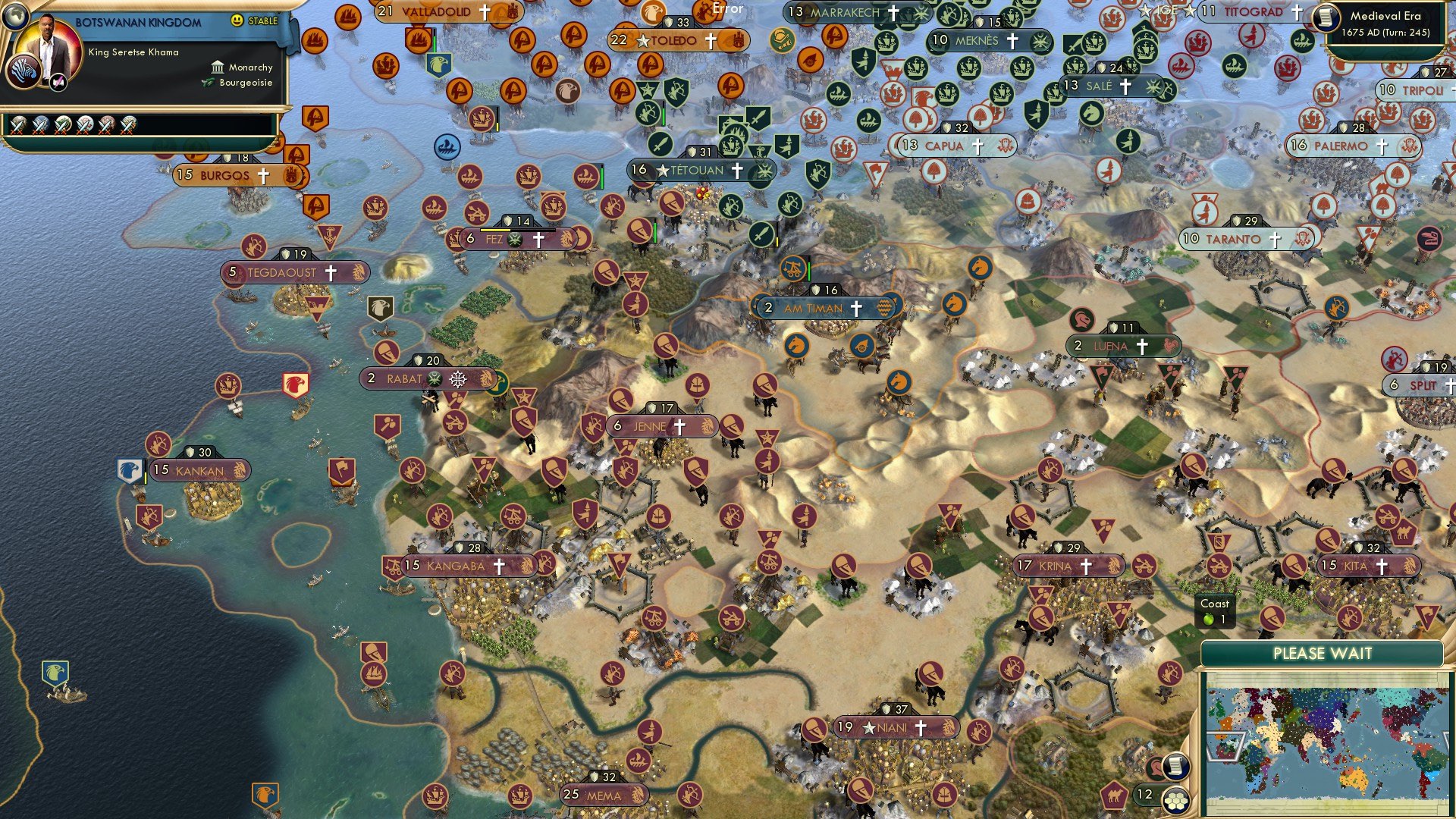Expand the city banner for Tétouan

[x=698, y=171]
